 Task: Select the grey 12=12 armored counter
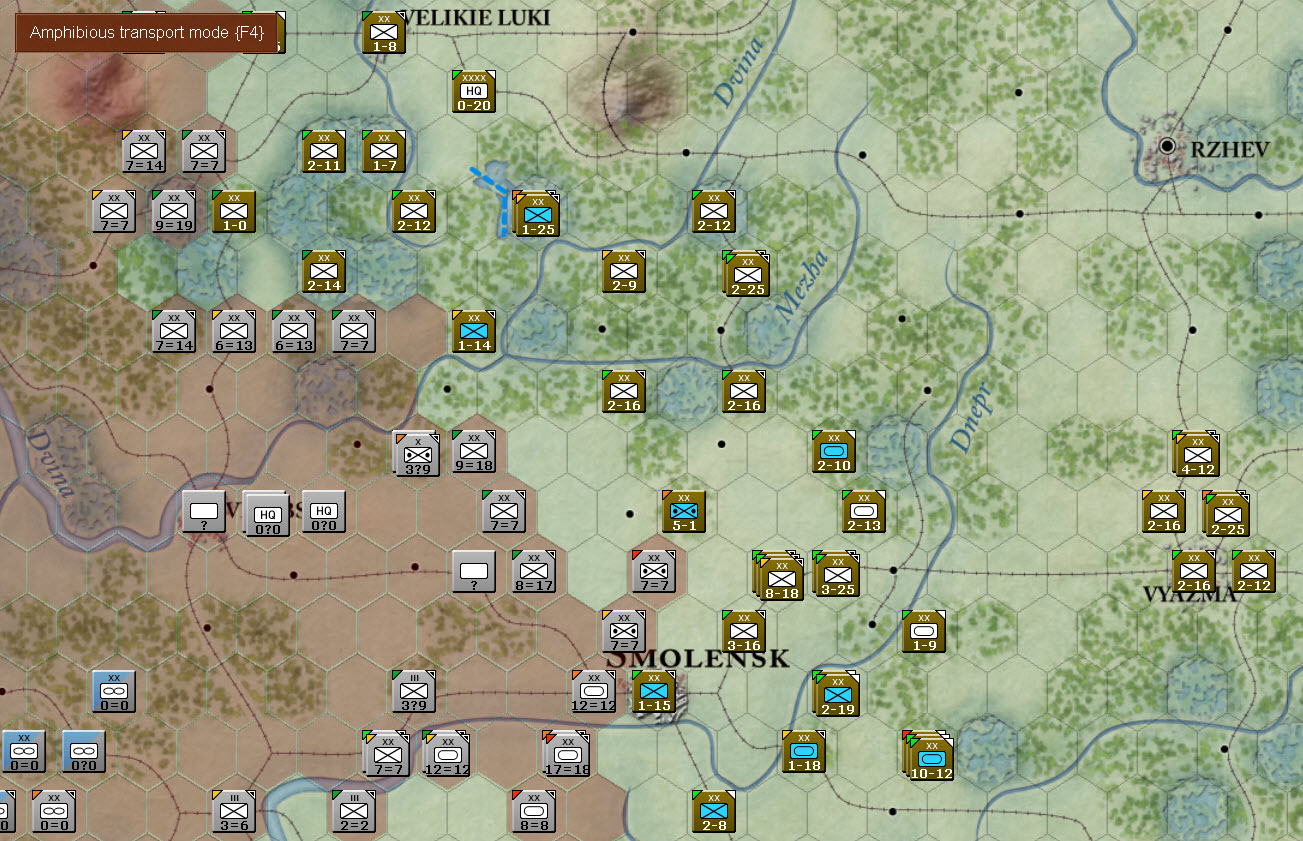coord(594,691)
